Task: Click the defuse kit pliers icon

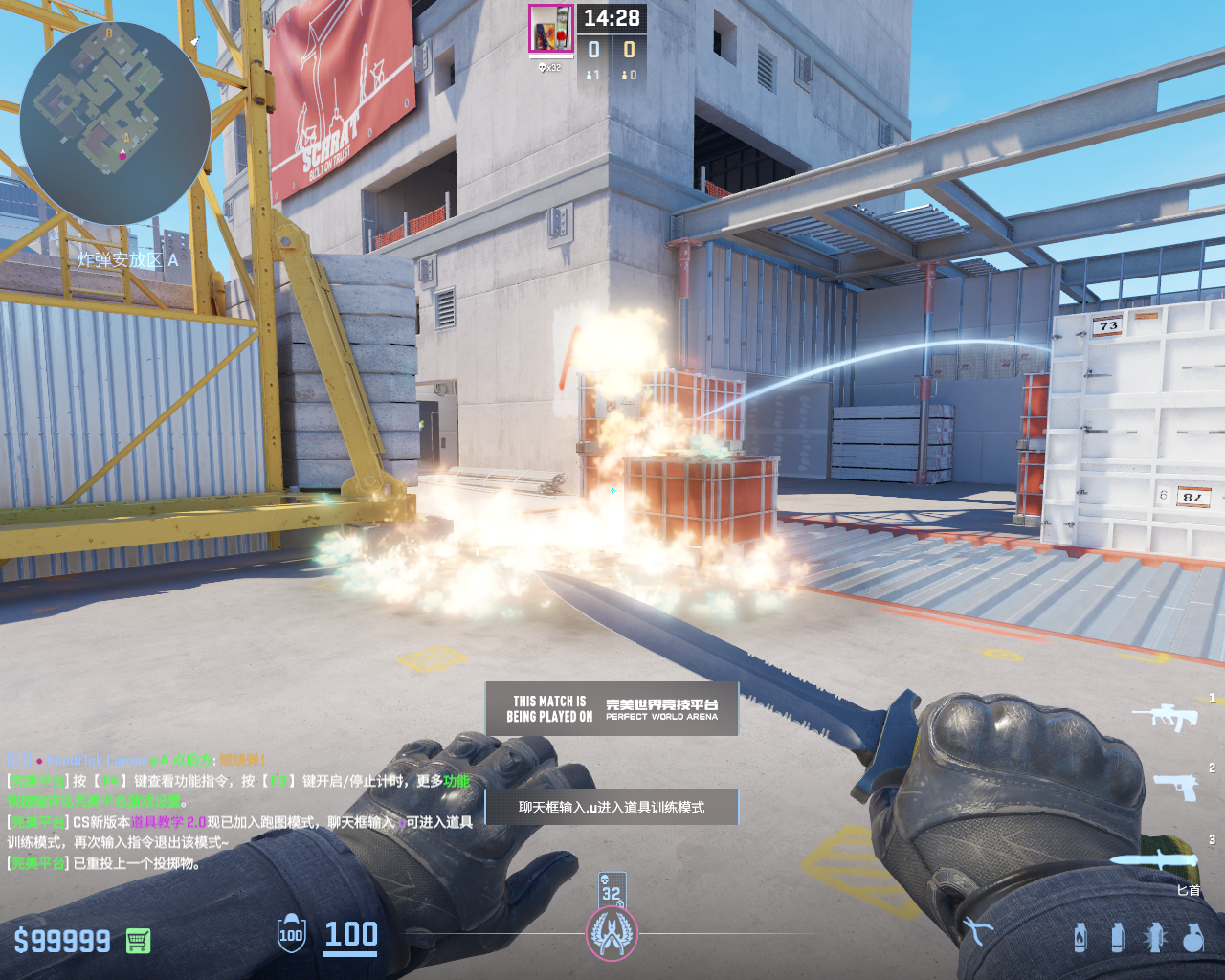Action: point(977,930)
